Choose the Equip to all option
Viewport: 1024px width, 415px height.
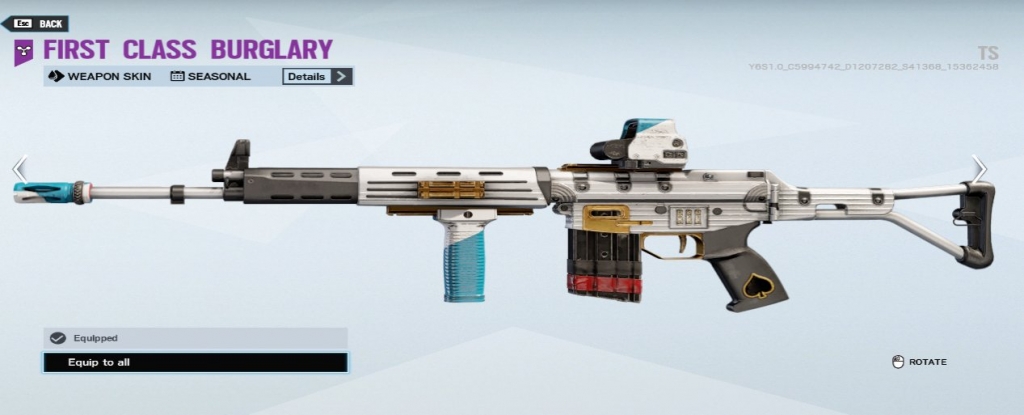(195, 362)
